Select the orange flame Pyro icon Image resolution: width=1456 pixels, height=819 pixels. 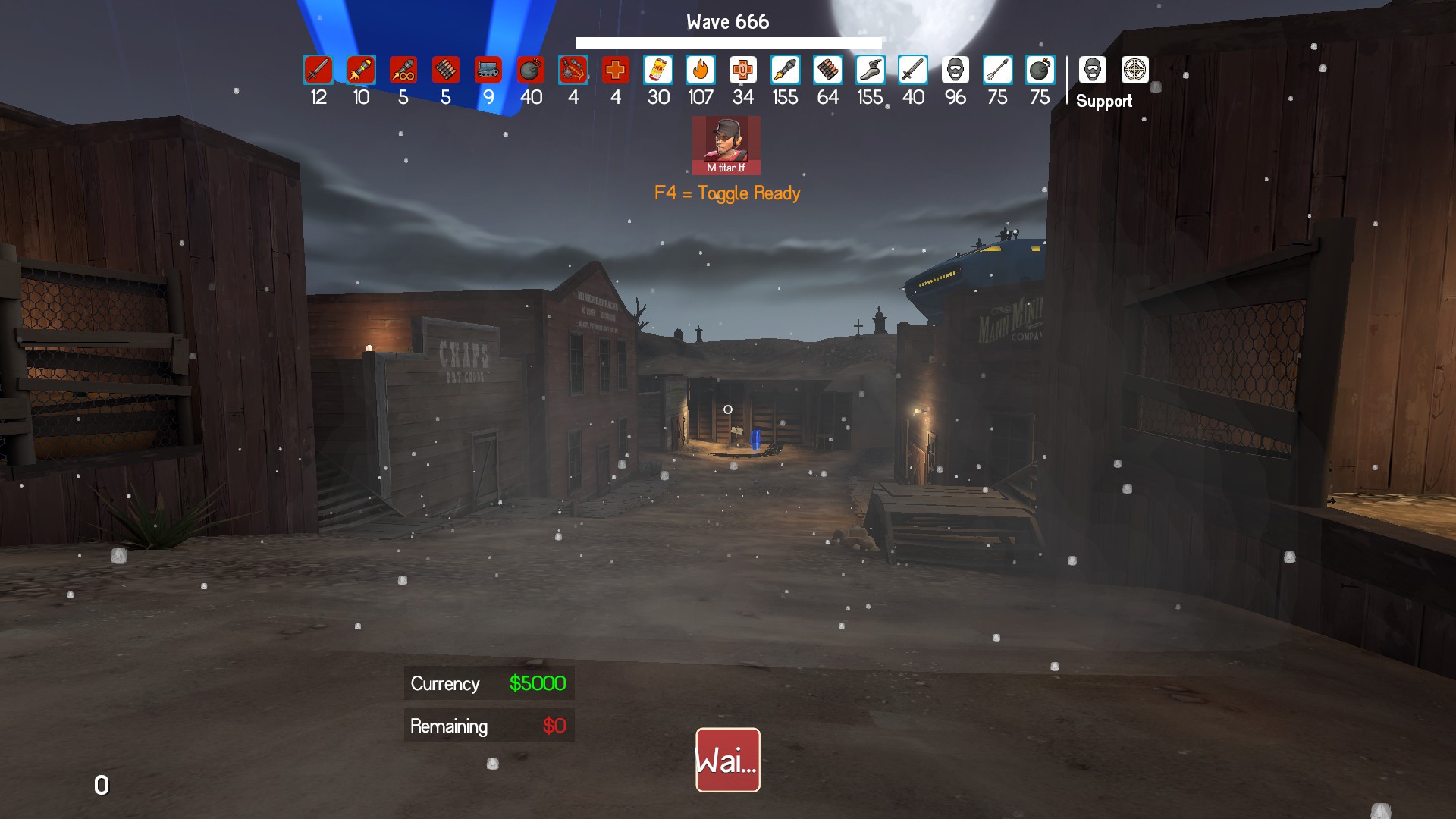[x=701, y=71]
